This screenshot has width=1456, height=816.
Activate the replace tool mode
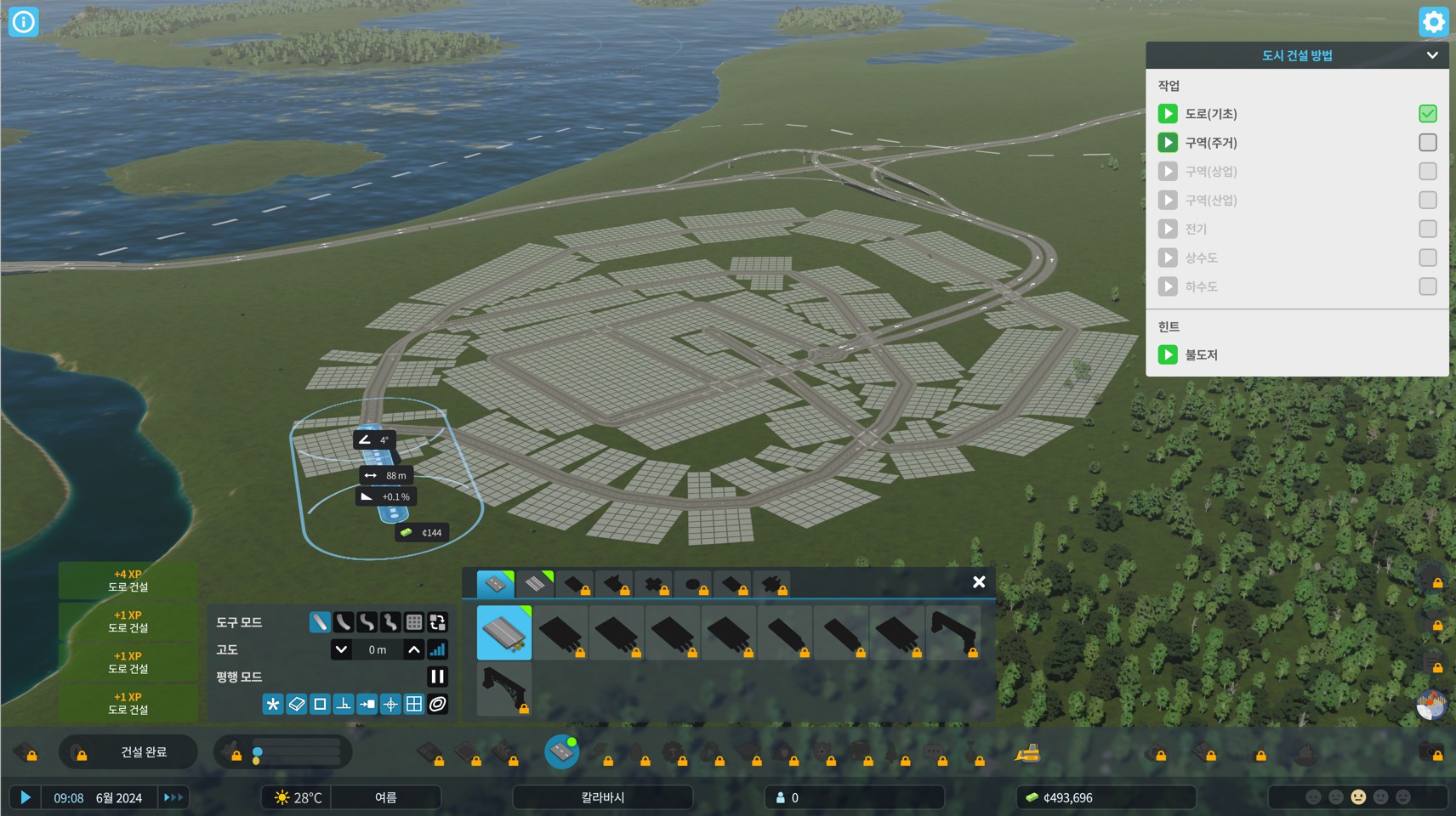[438, 622]
